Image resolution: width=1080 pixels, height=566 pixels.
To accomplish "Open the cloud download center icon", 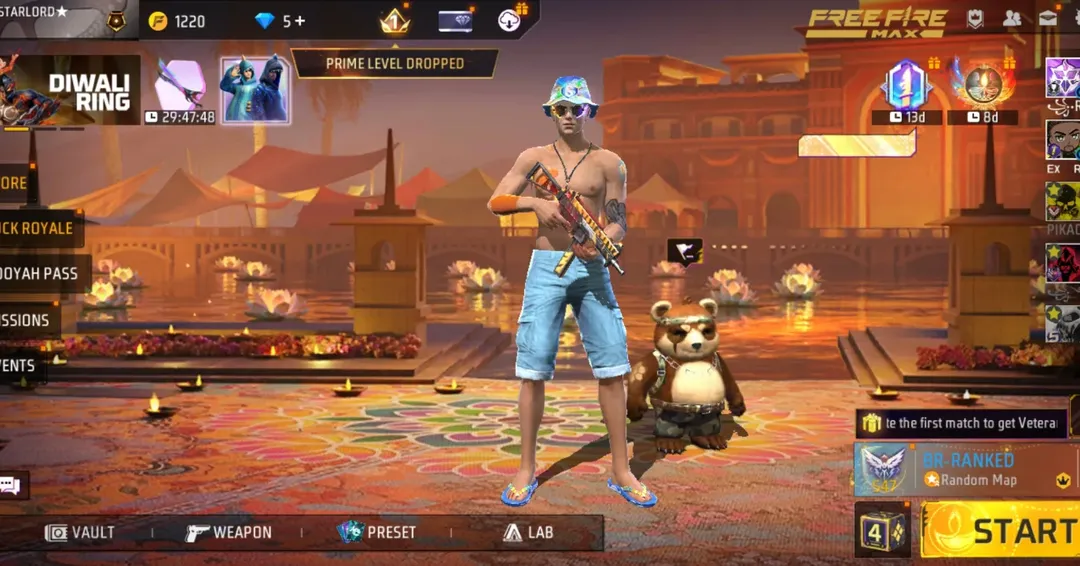I will (511, 20).
